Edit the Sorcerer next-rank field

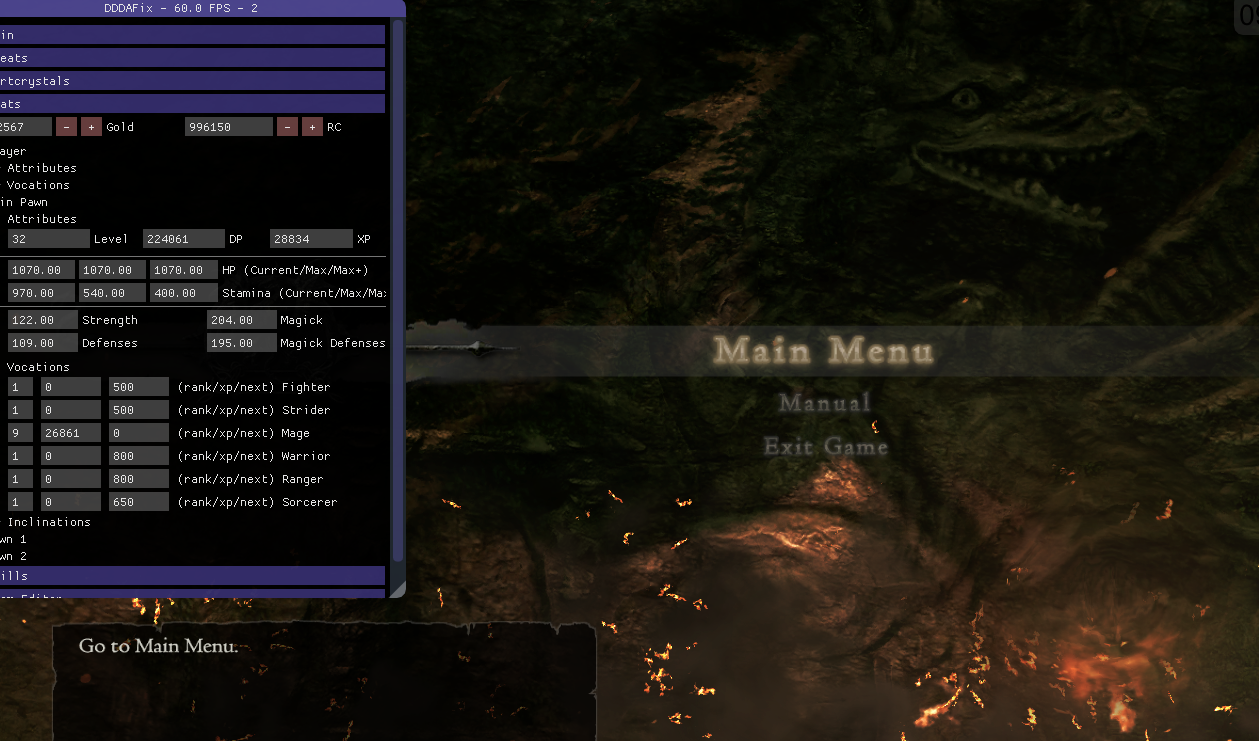pyautogui.click(x=139, y=502)
